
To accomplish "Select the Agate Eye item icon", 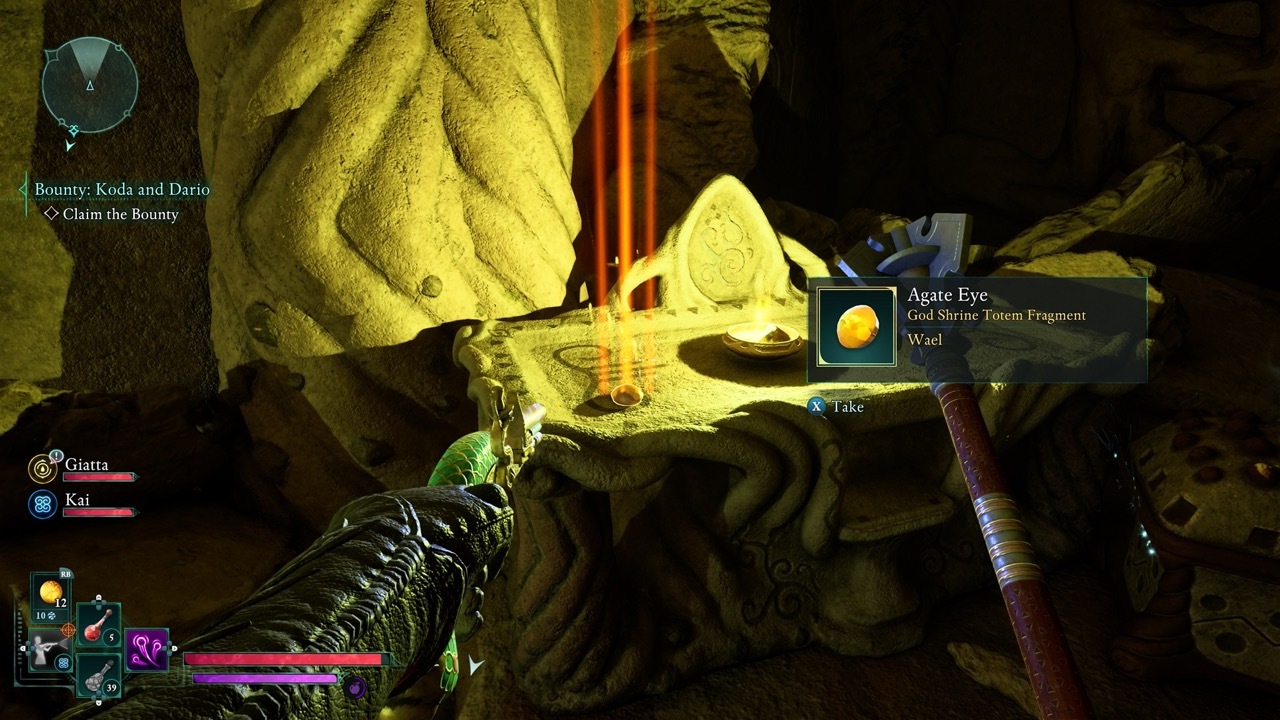I will (857, 327).
